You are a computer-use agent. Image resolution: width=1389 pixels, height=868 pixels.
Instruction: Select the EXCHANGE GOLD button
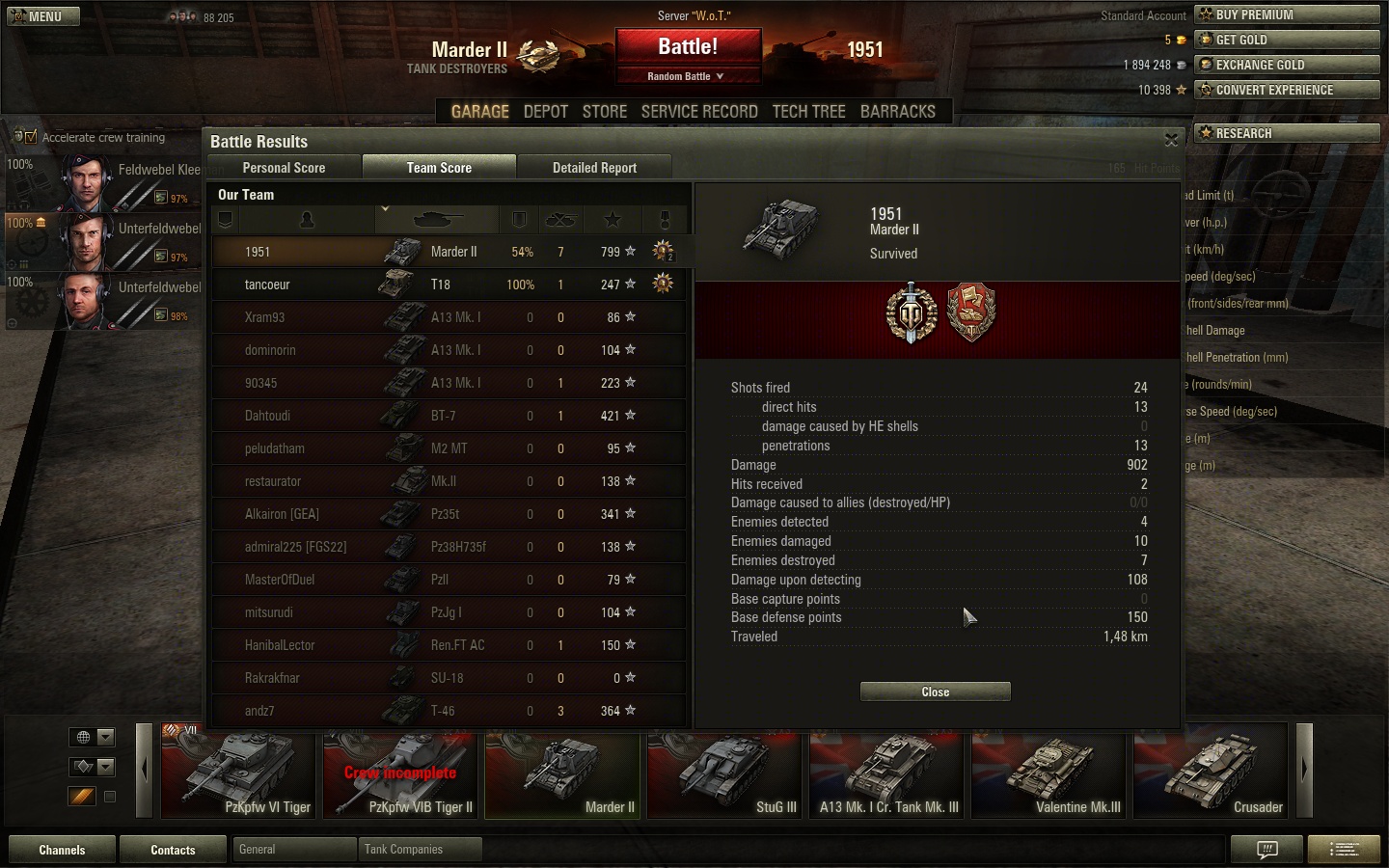click(1287, 65)
